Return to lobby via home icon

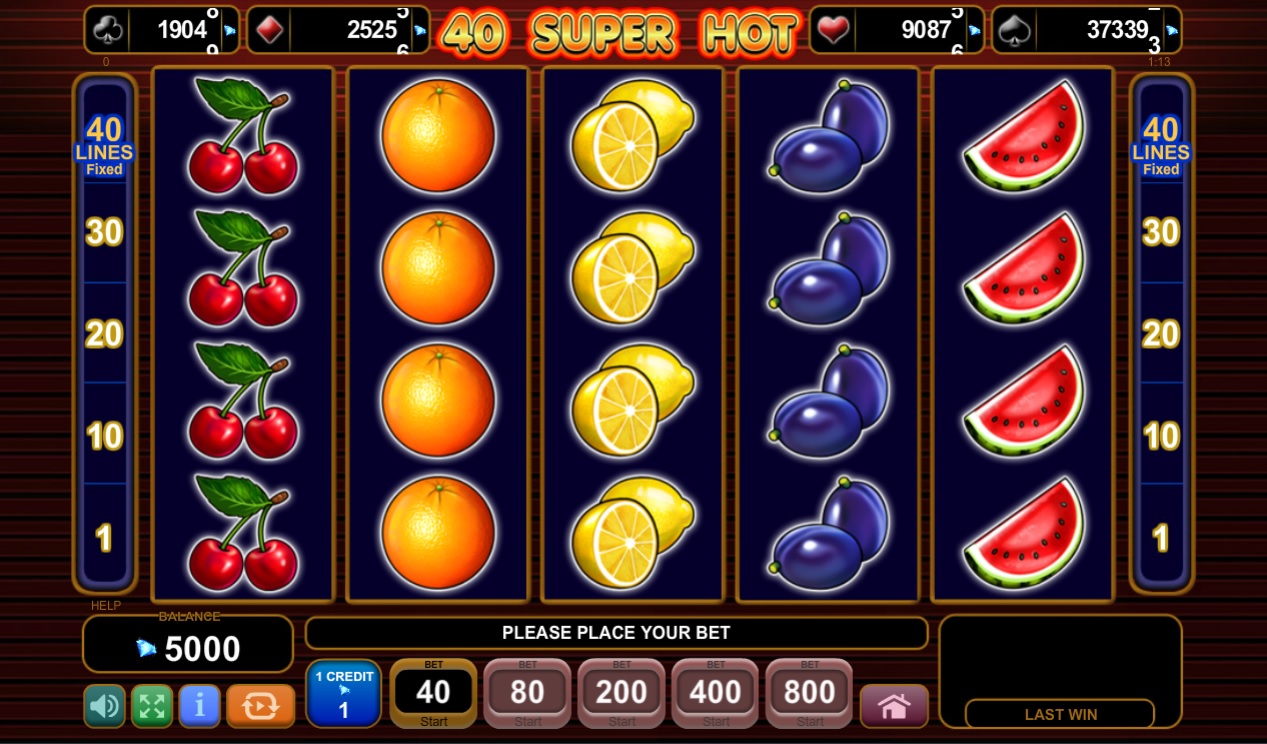point(893,706)
